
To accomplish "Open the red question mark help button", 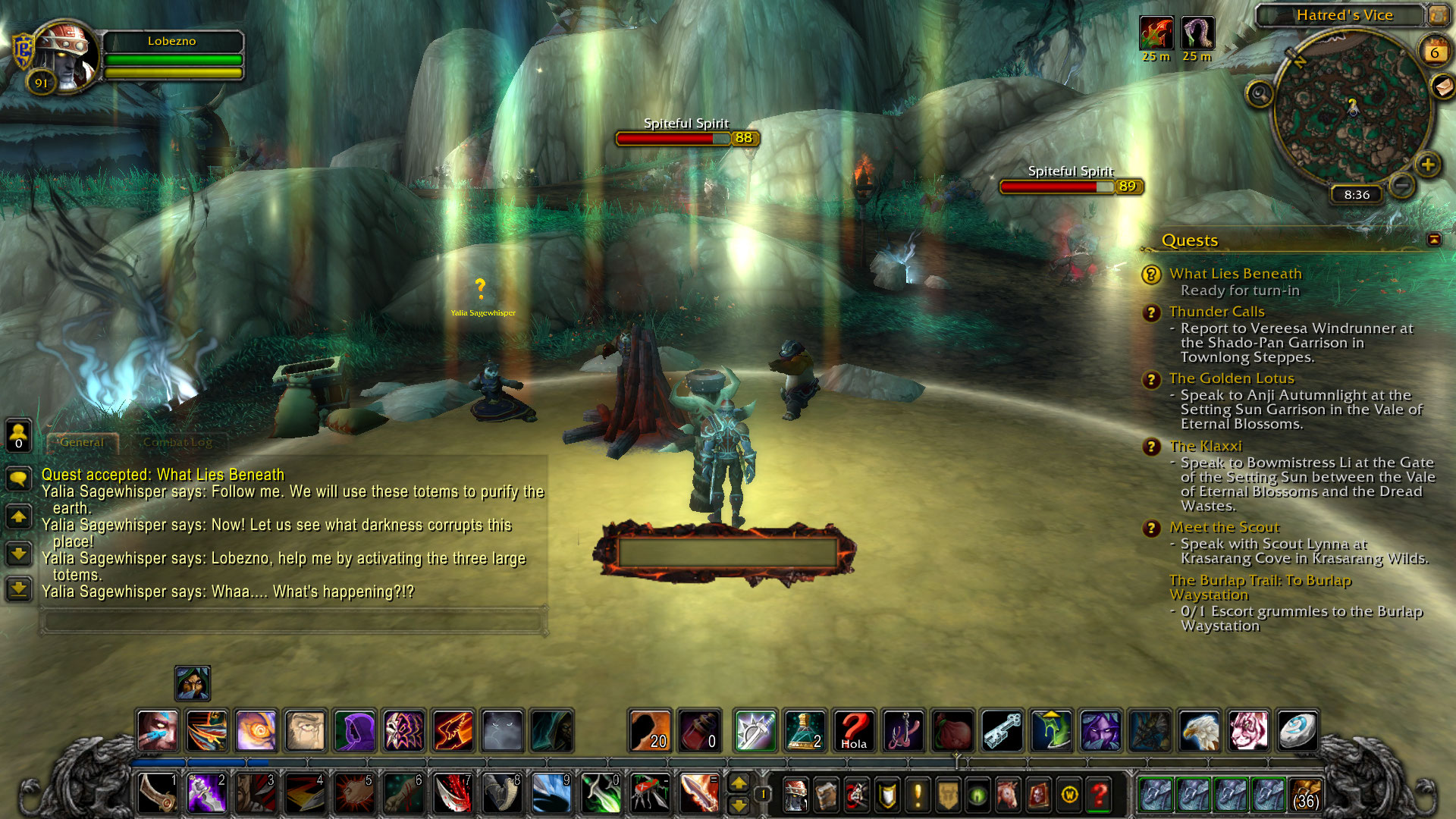I will (x=1099, y=795).
